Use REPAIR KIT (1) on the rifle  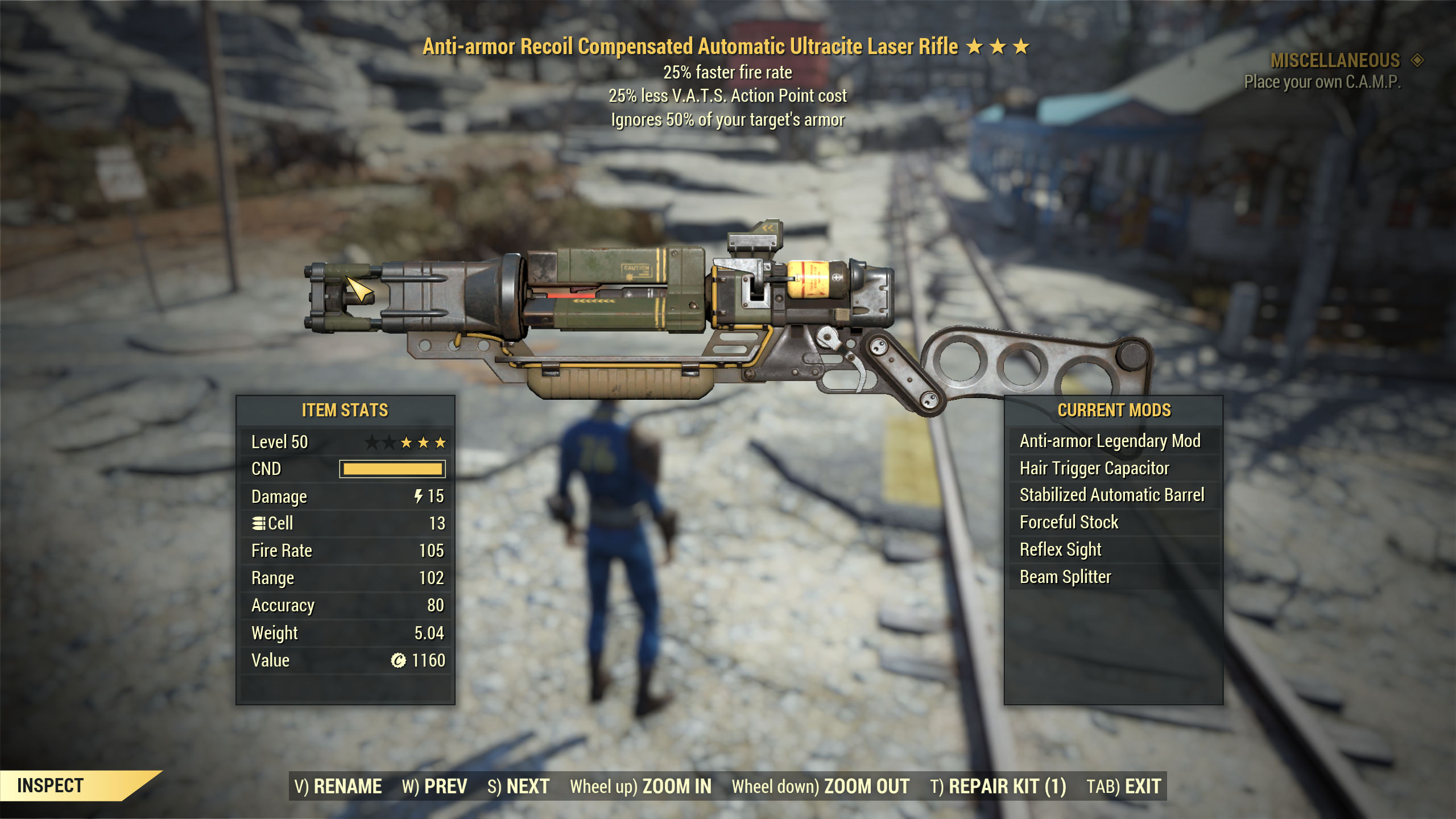(998, 787)
